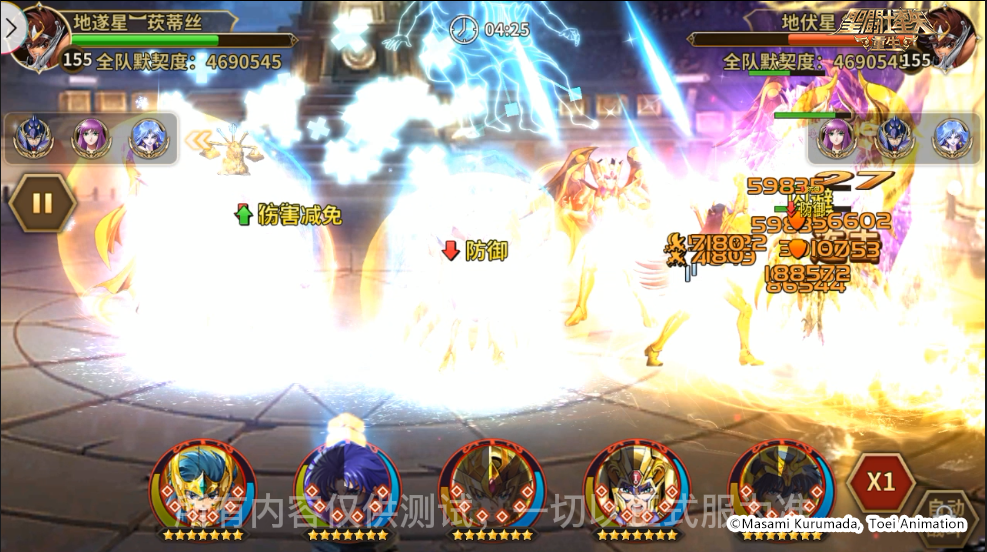
Task: Tap left team's light-blue-haired support icon
Action: click(148, 138)
